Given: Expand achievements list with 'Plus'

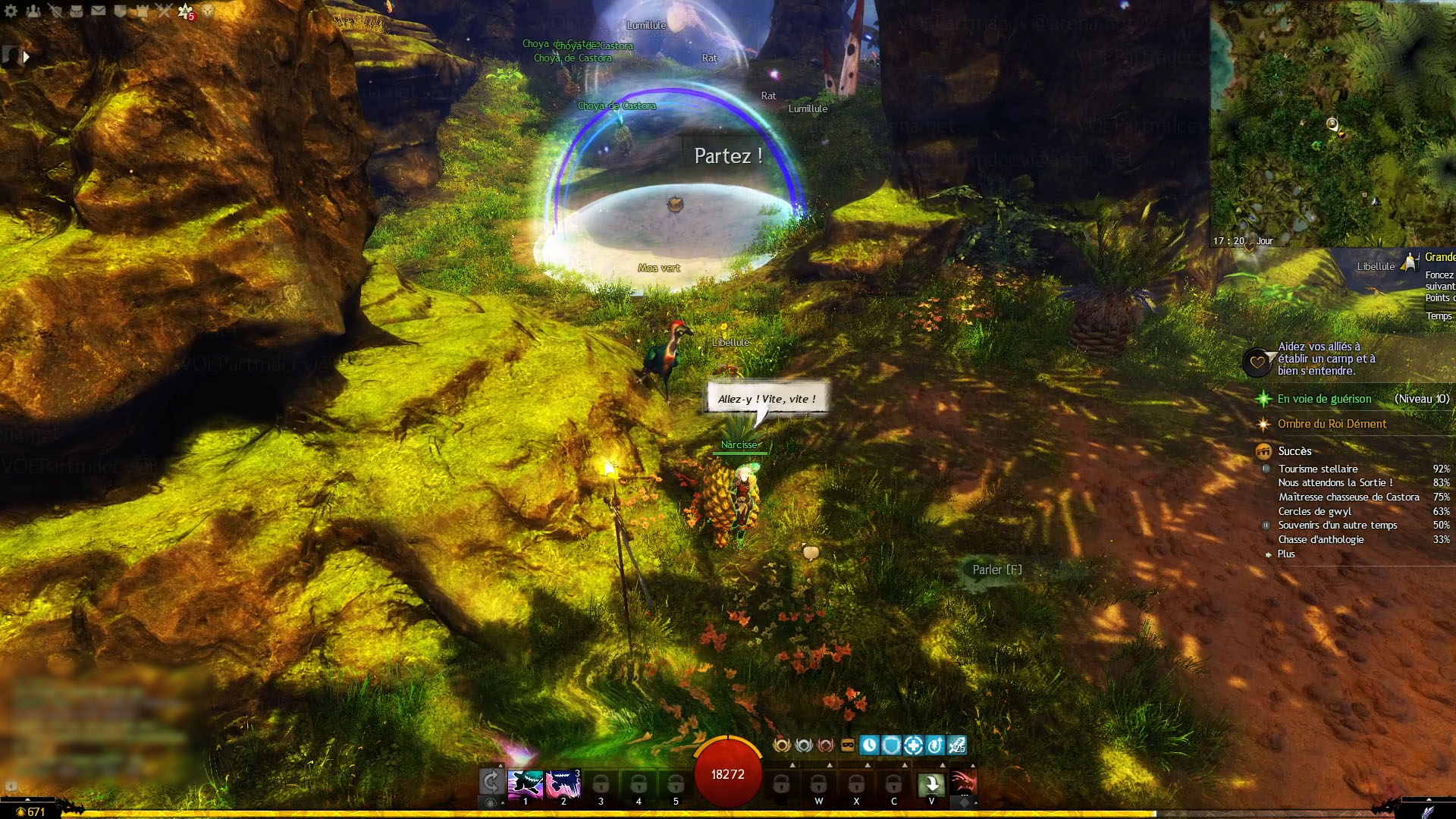Looking at the screenshot, I should click(1286, 554).
